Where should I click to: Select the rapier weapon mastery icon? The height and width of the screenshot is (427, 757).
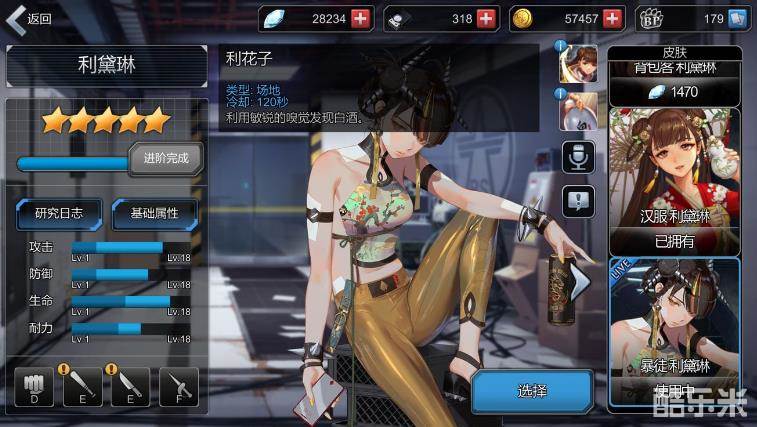178,385
